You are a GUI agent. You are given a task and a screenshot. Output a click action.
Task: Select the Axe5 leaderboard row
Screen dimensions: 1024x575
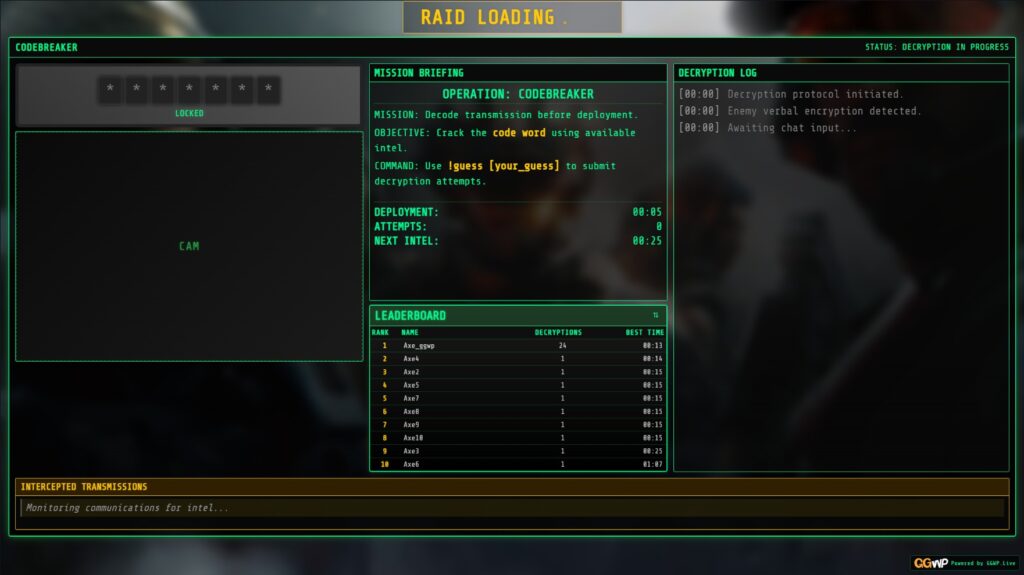518,385
